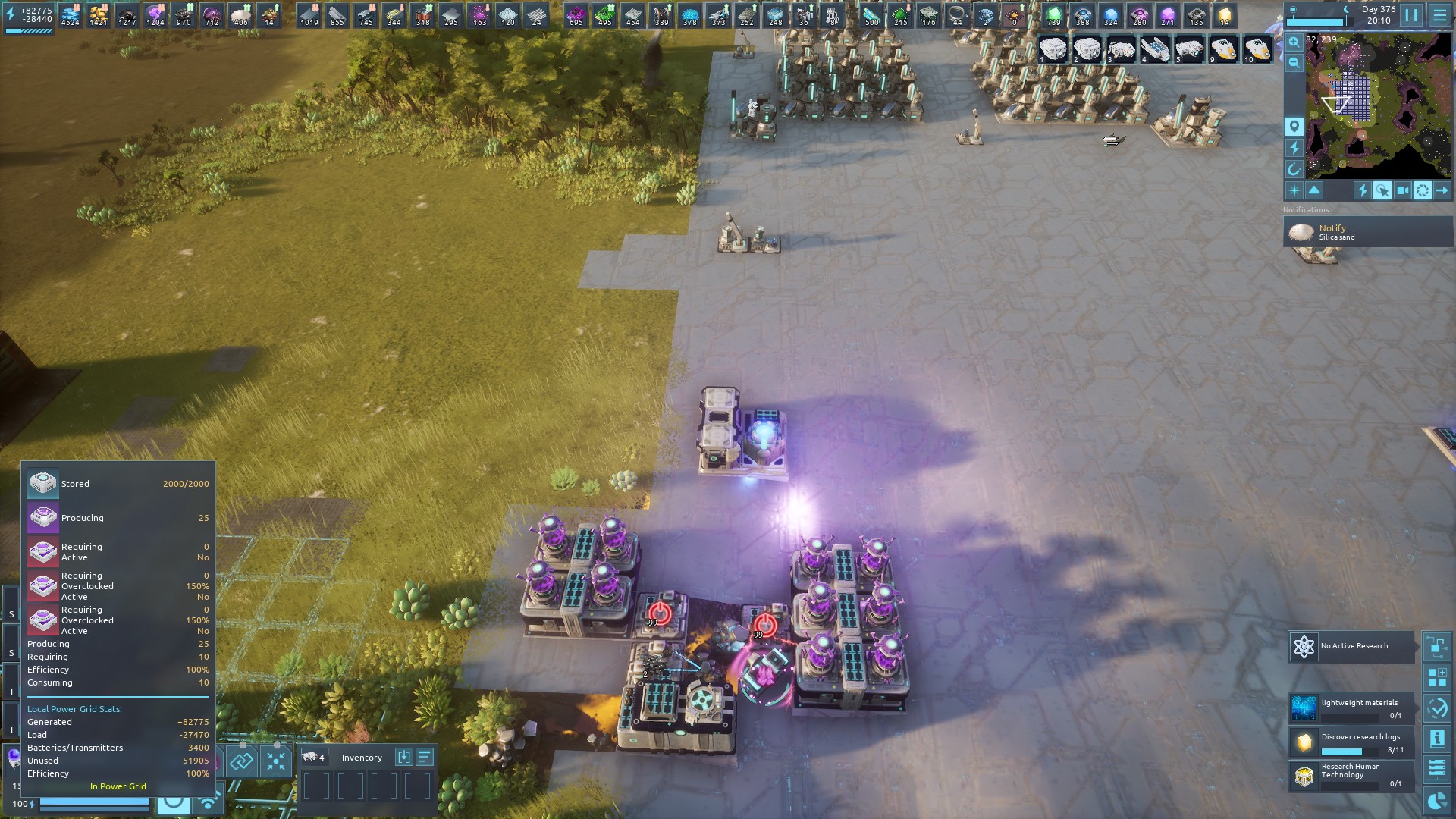
Task: Open the codex info book
Action: click(x=1437, y=738)
